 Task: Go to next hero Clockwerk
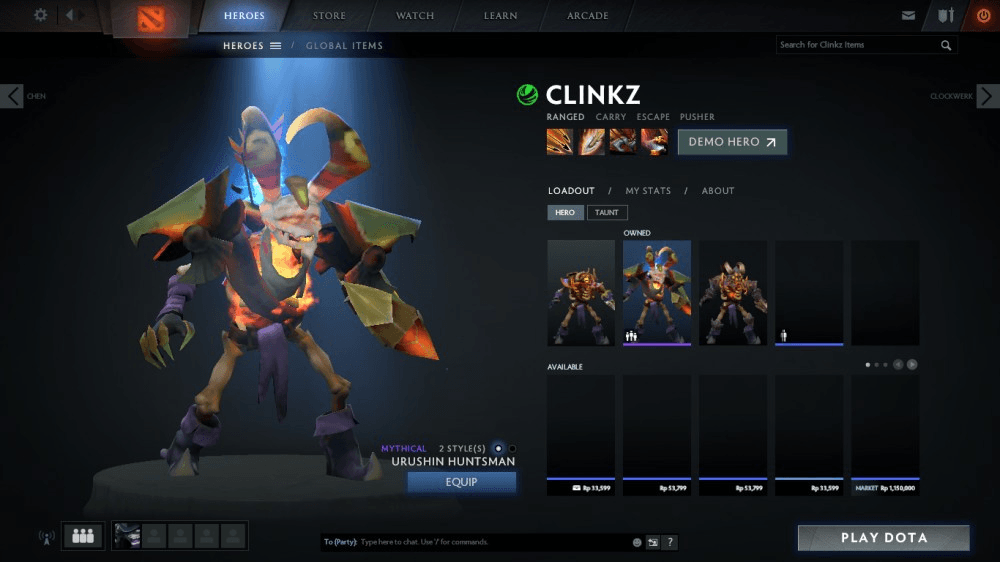coord(987,96)
